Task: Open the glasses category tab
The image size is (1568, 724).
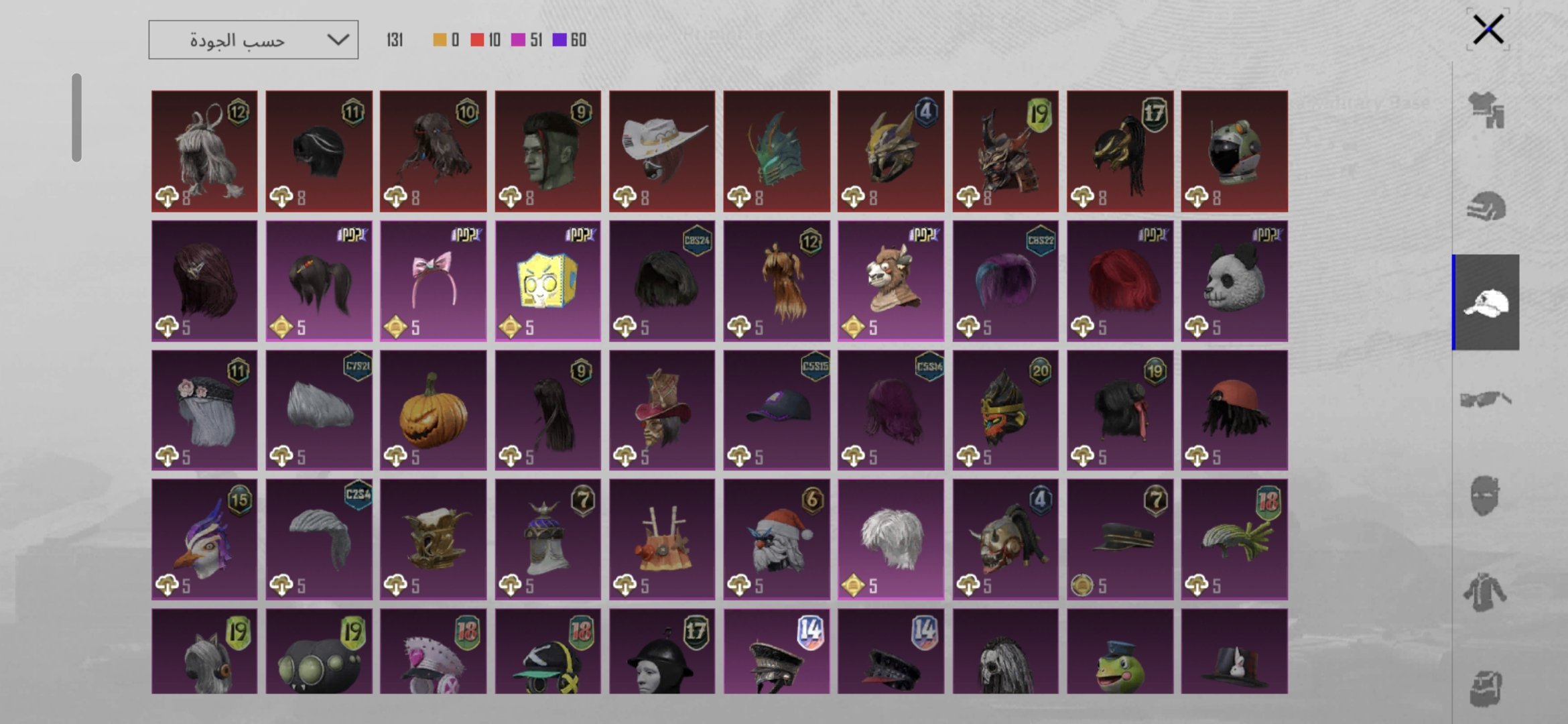Action: 1486,400
